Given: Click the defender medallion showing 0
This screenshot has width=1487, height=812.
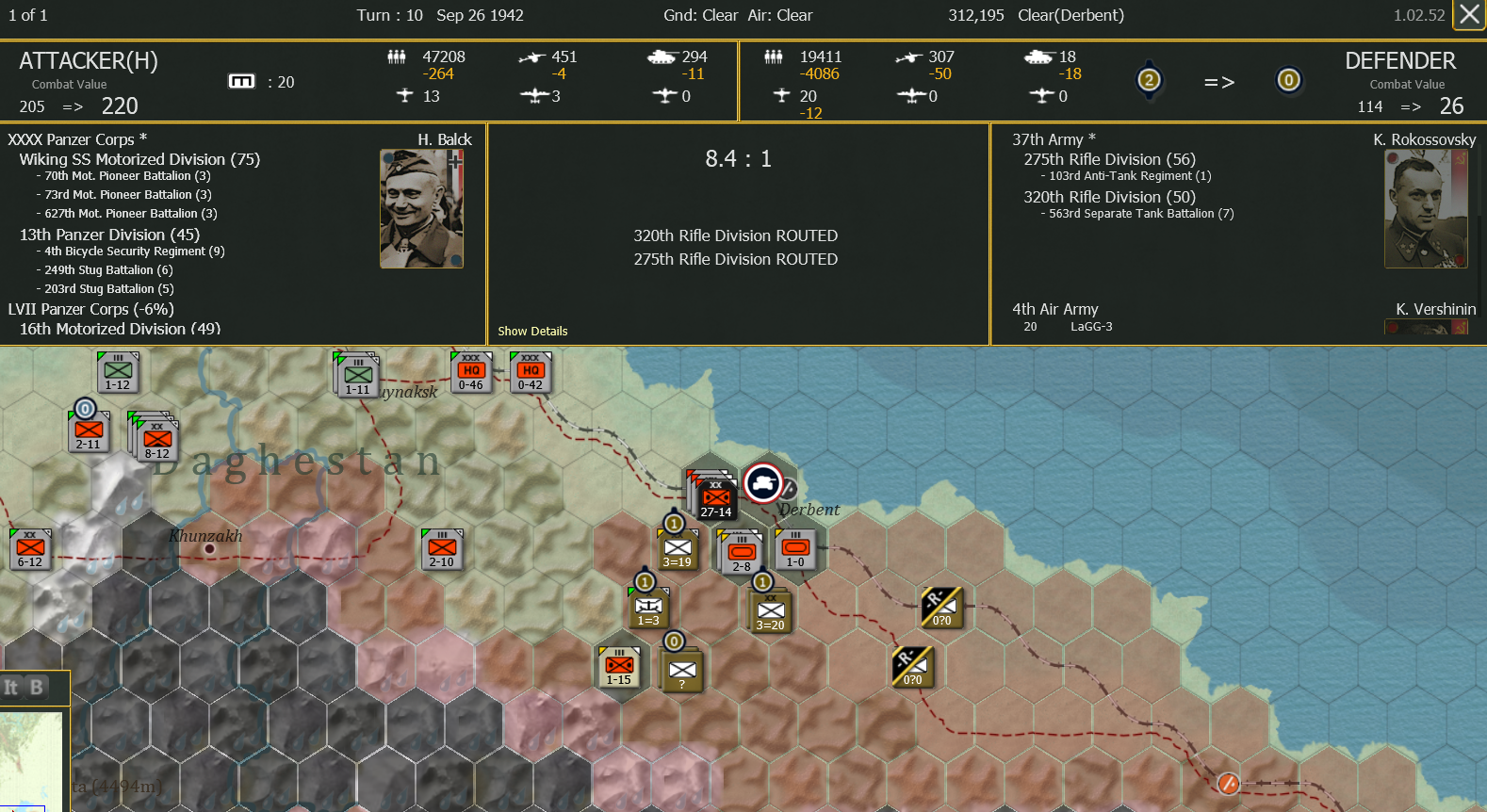Looking at the screenshot, I should (x=1289, y=81).
